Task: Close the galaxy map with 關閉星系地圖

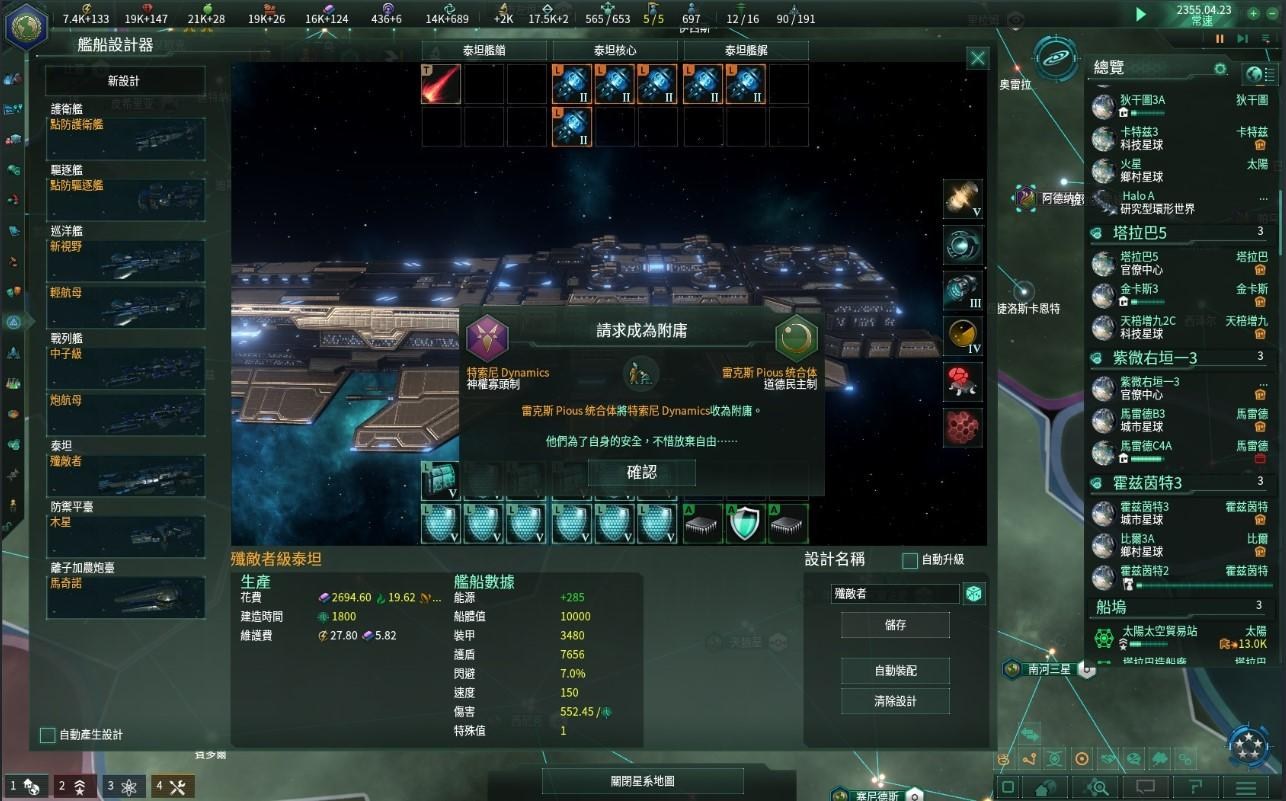Action: tap(642, 781)
